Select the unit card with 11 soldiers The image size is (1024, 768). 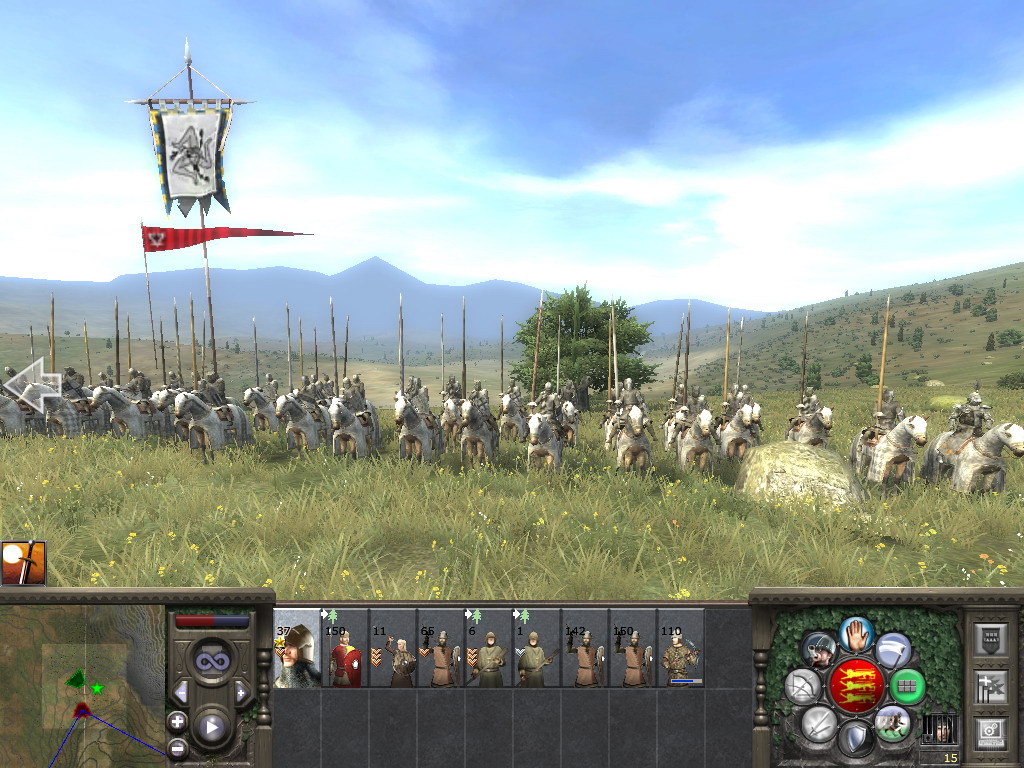[x=393, y=648]
